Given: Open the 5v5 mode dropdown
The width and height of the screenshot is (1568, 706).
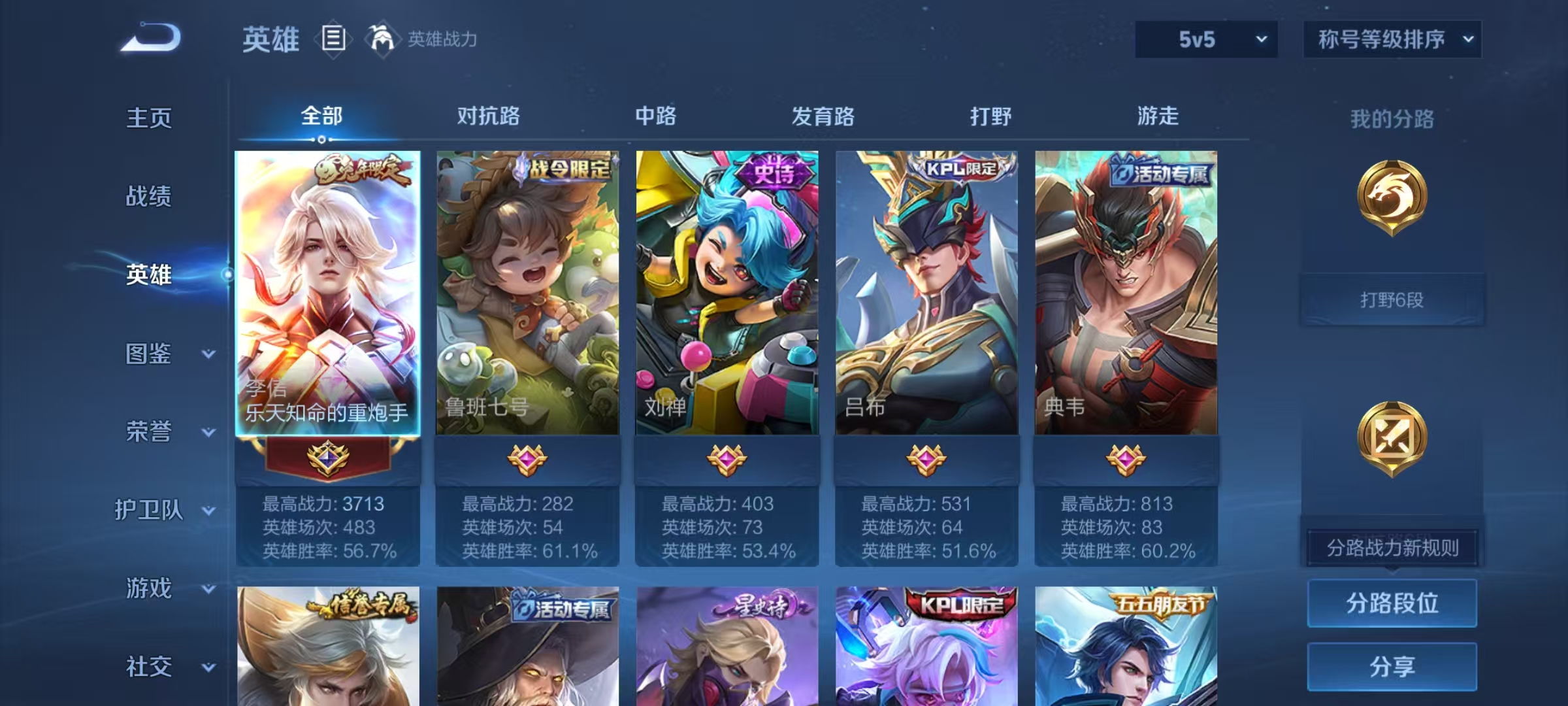Looking at the screenshot, I should point(1205,39).
